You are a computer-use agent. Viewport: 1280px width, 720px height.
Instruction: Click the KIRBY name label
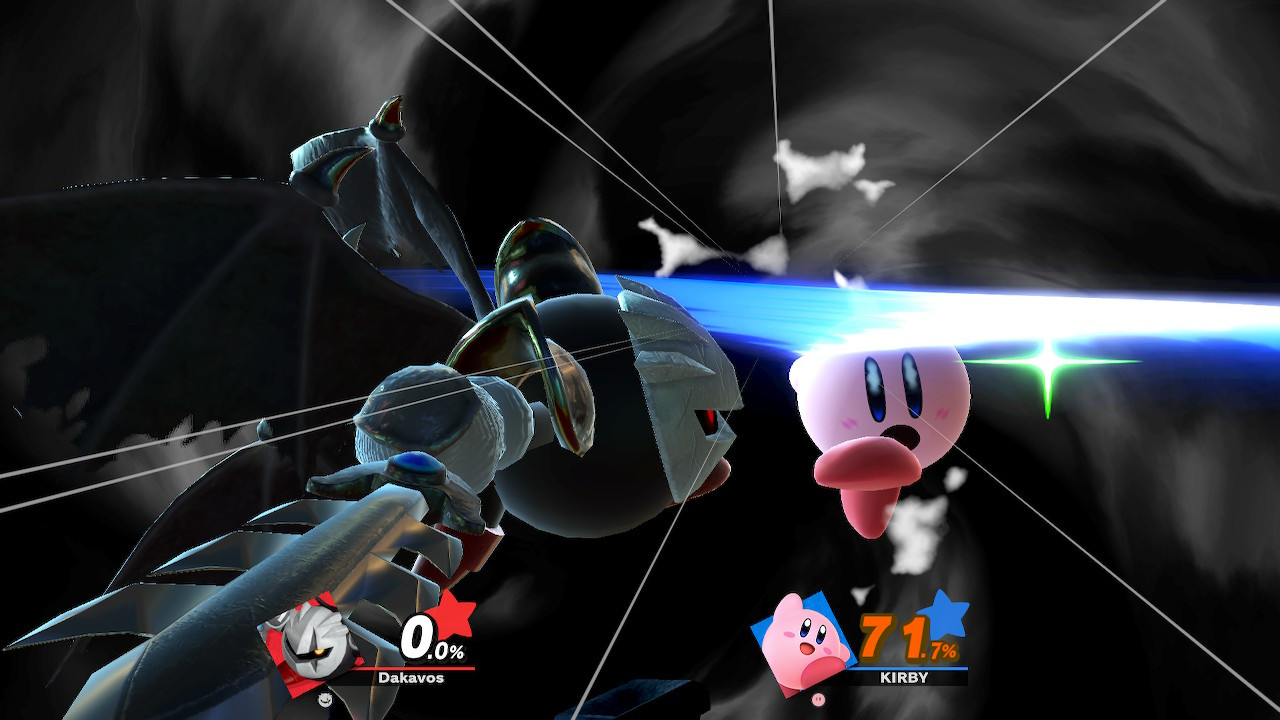pyautogui.click(x=904, y=677)
